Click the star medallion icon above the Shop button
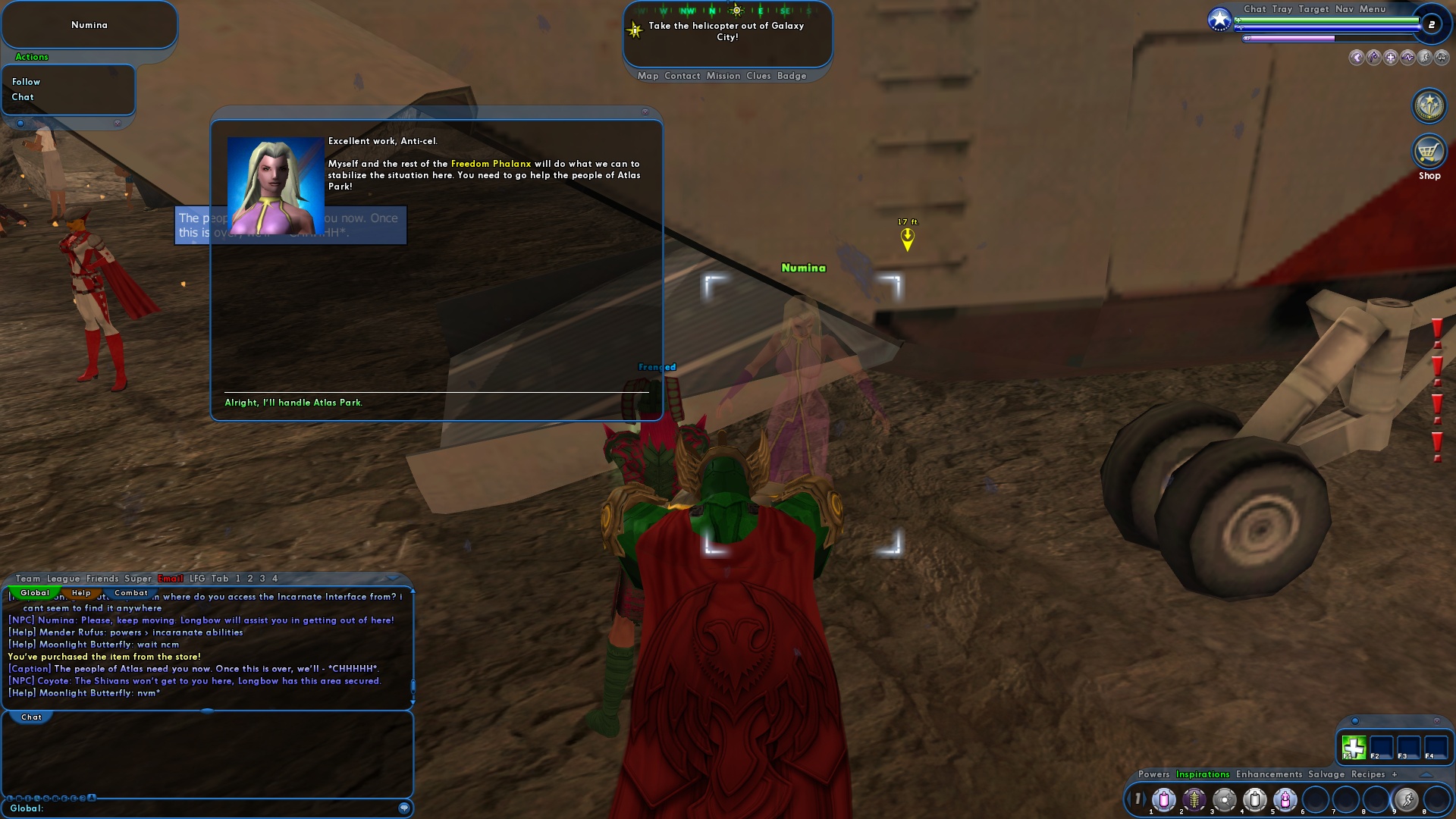This screenshot has height=819, width=1456. tap(1429, 106)
